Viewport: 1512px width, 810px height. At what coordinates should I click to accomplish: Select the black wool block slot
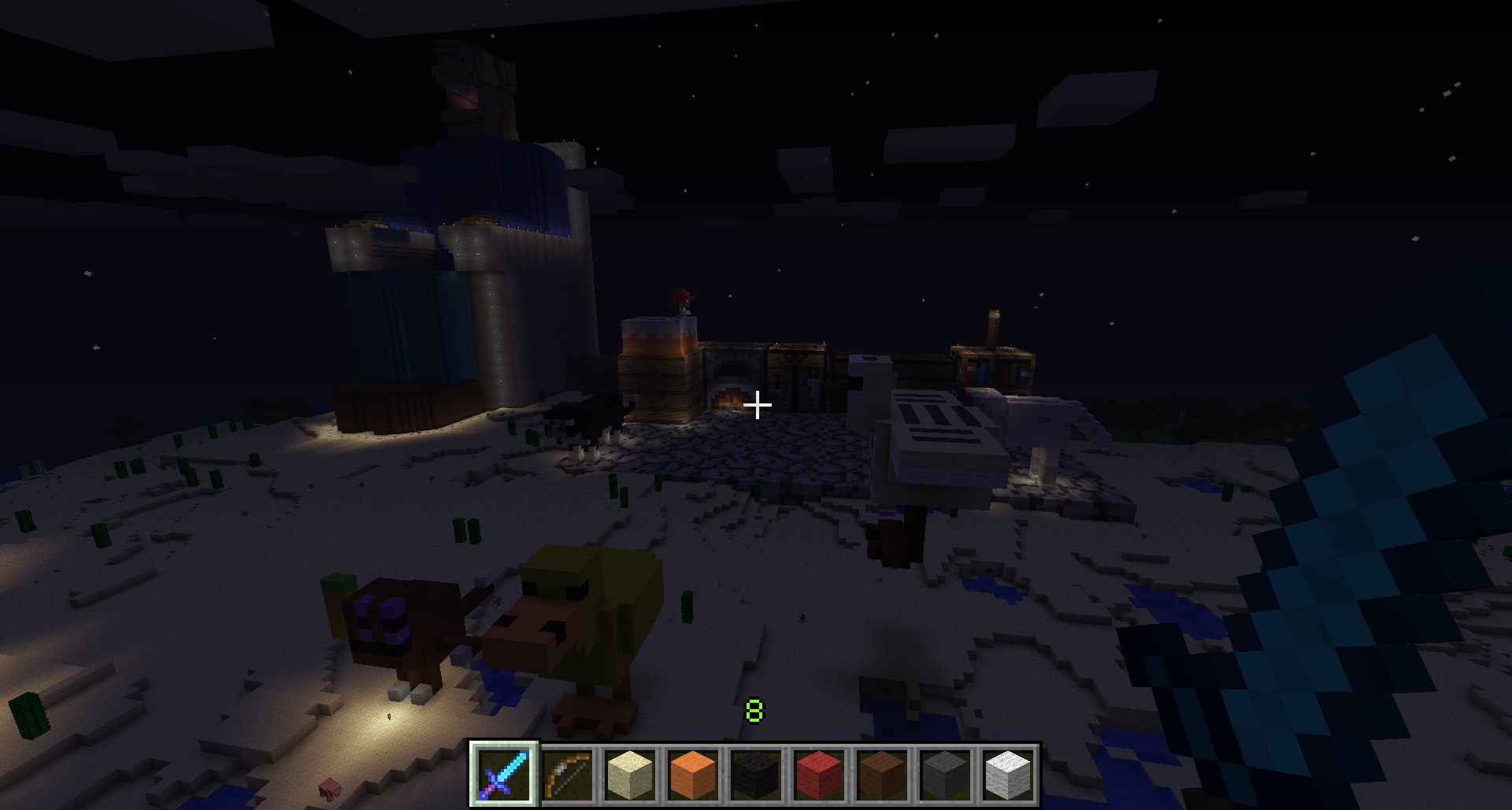point(756,774)
